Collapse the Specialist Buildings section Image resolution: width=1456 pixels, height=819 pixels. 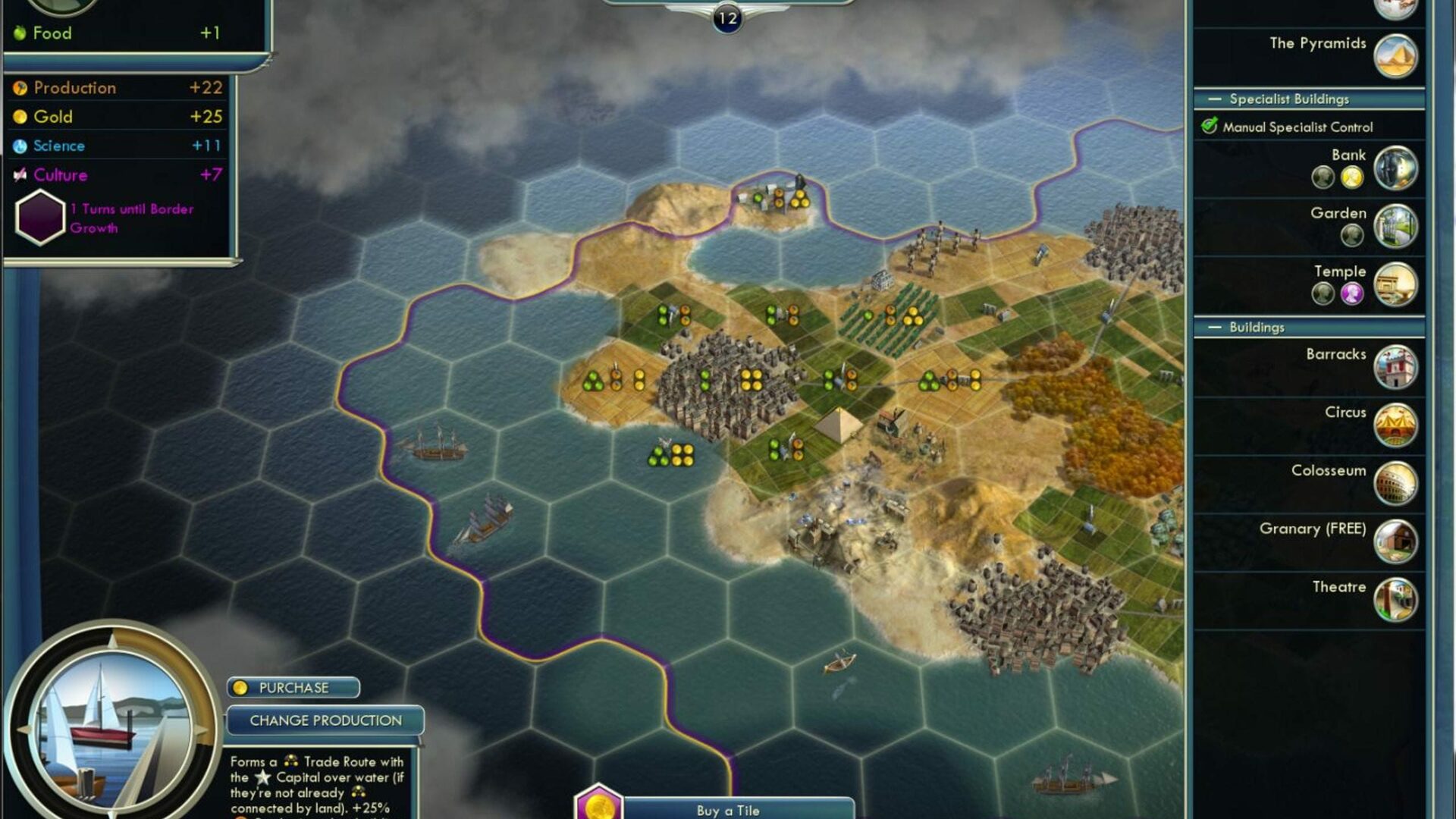tap(1215, 99)
